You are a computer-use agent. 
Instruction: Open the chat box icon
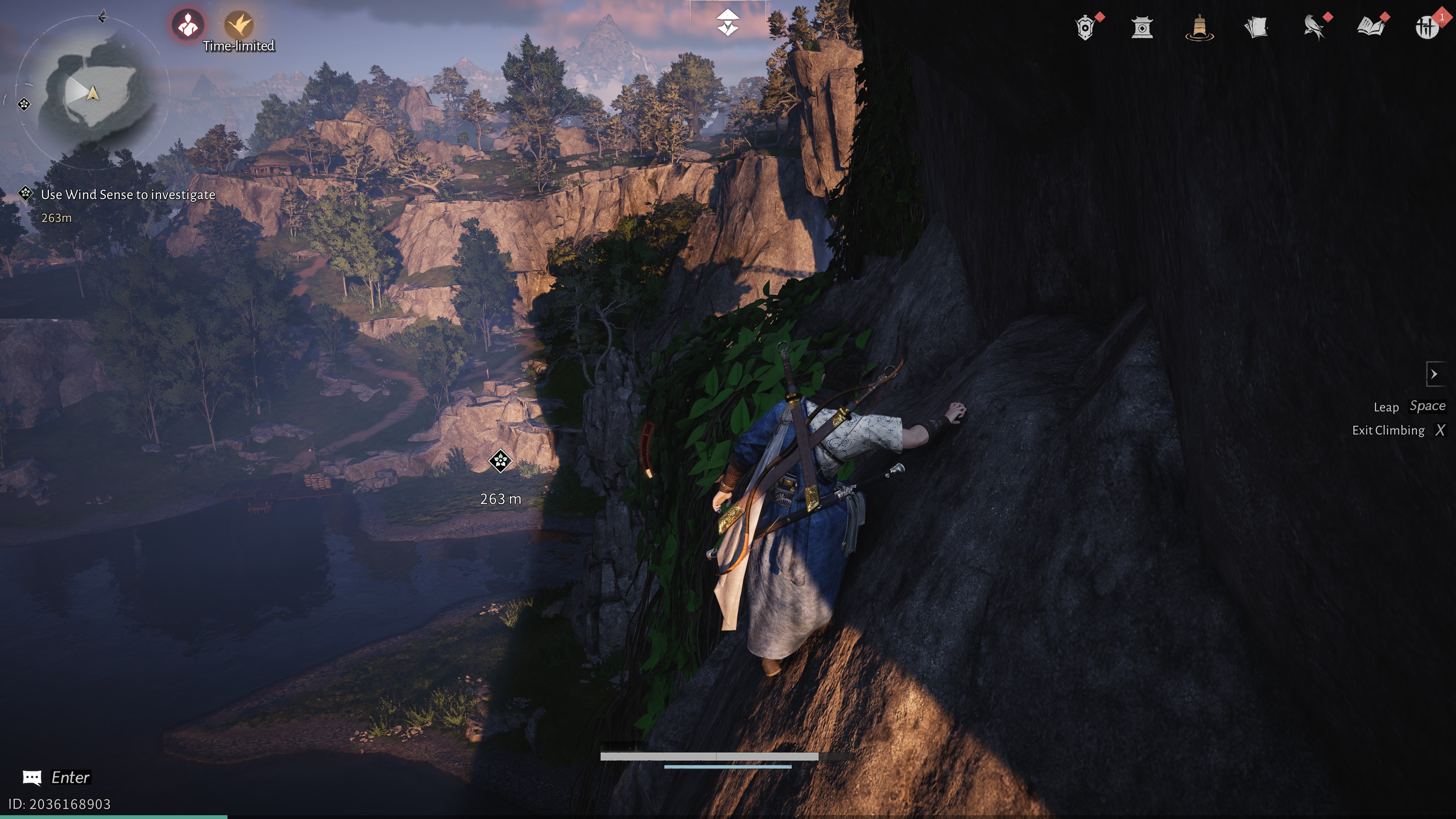click(31, 778)
